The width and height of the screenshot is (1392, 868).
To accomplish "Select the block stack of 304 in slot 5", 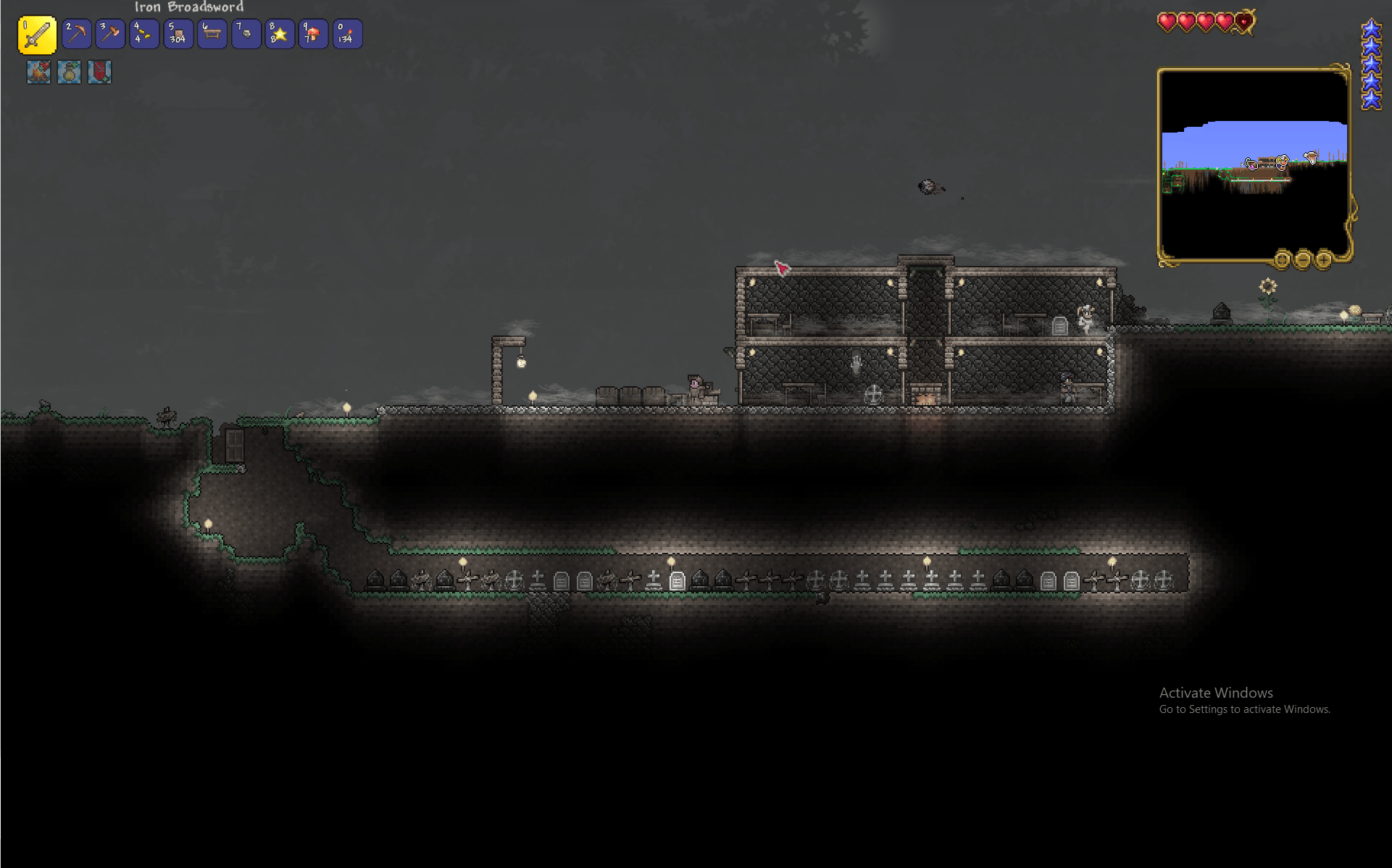I will coord(178,34).
